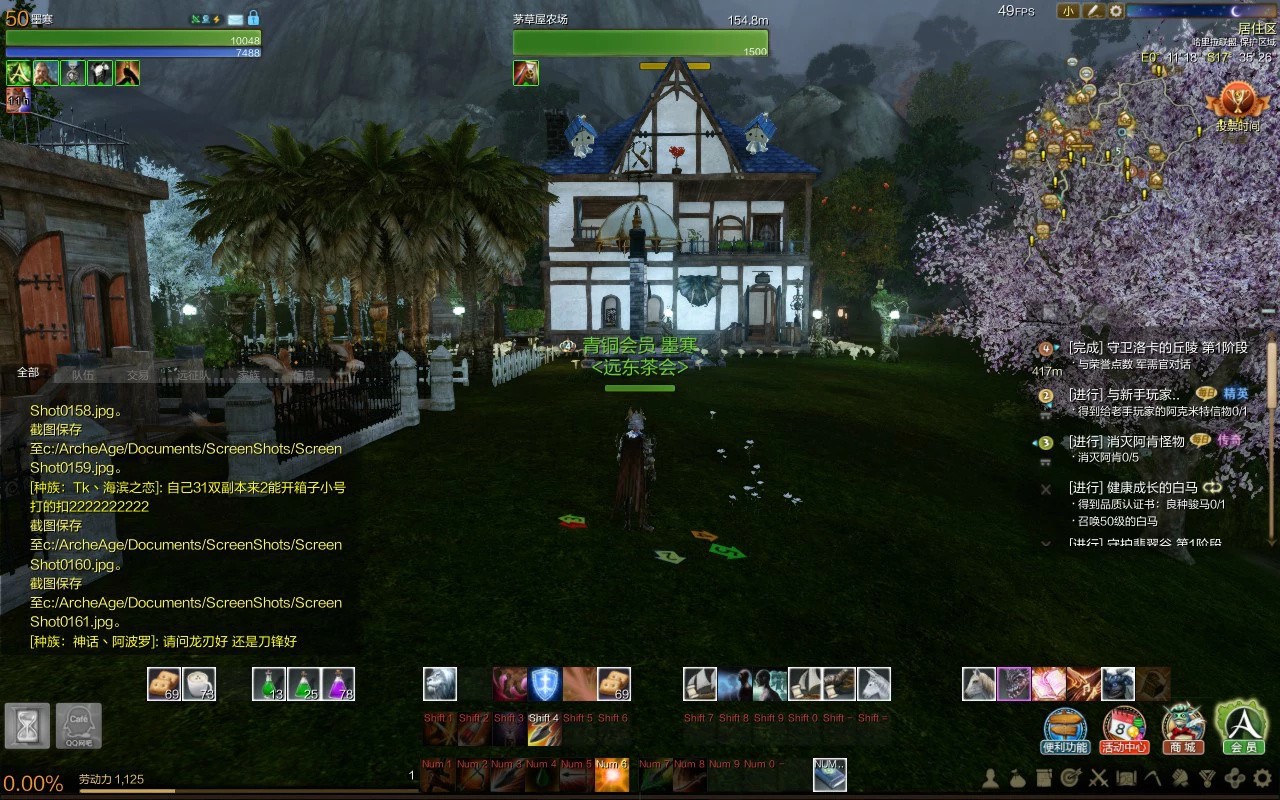Open the 商城 shop
The image size is (1280, 800).
click(x=1183, y=729)
